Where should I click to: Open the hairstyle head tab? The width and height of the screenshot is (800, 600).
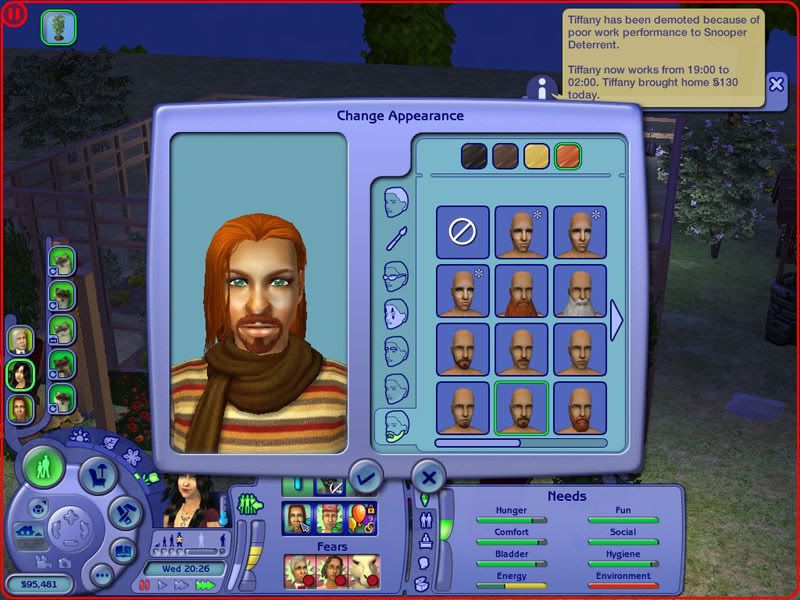click(397, 201)
